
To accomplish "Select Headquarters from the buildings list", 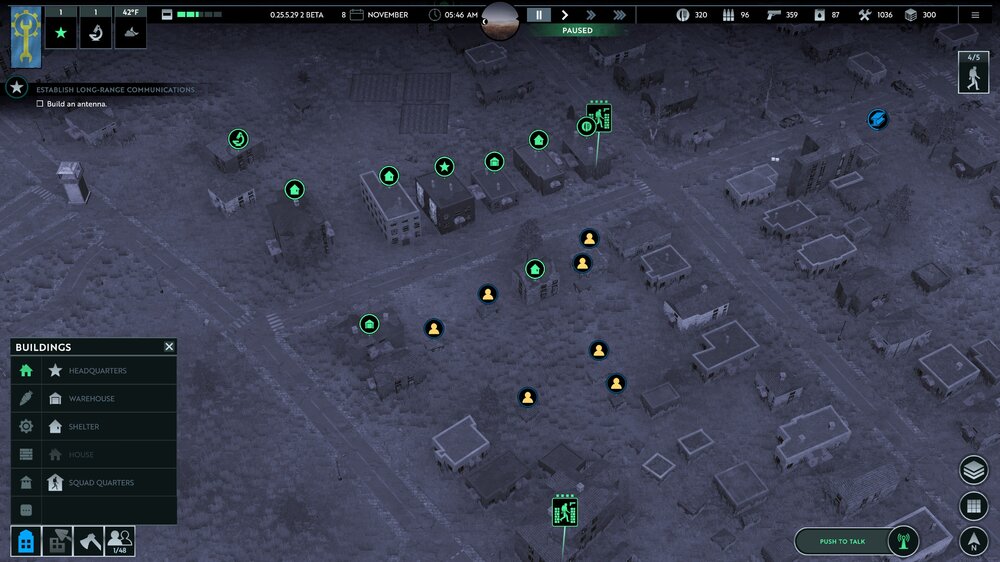I will point(97,371).
